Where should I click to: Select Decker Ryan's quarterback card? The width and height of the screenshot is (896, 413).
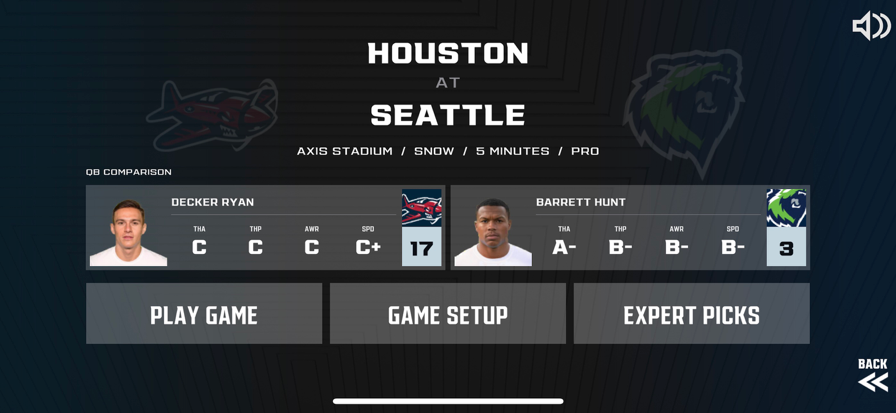click(265, 227)
